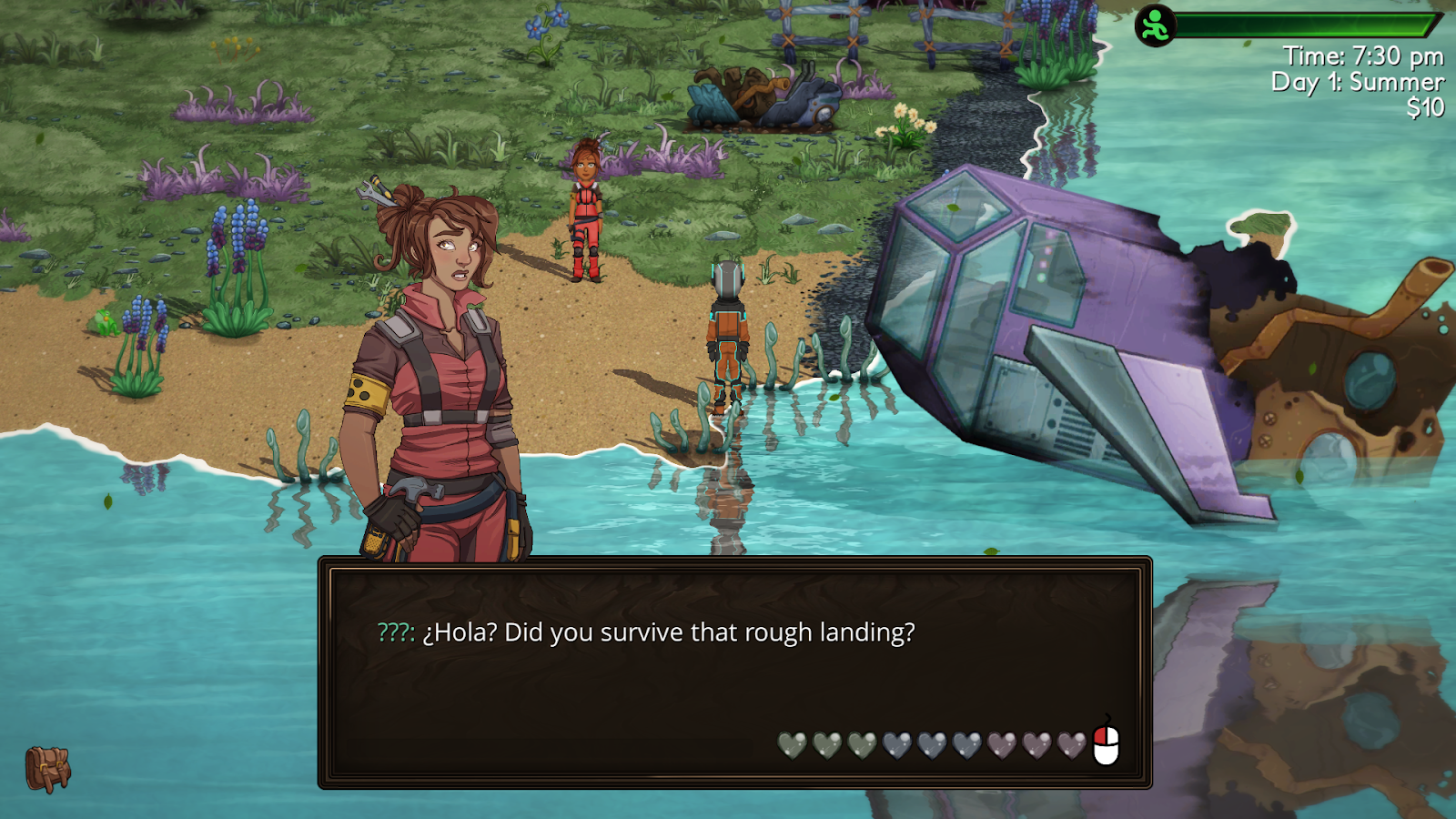This screenshot has width=1456, height=819.
Task: Open the leather backpack inventory
Action: pyautogui.click(x=47, y=769)
